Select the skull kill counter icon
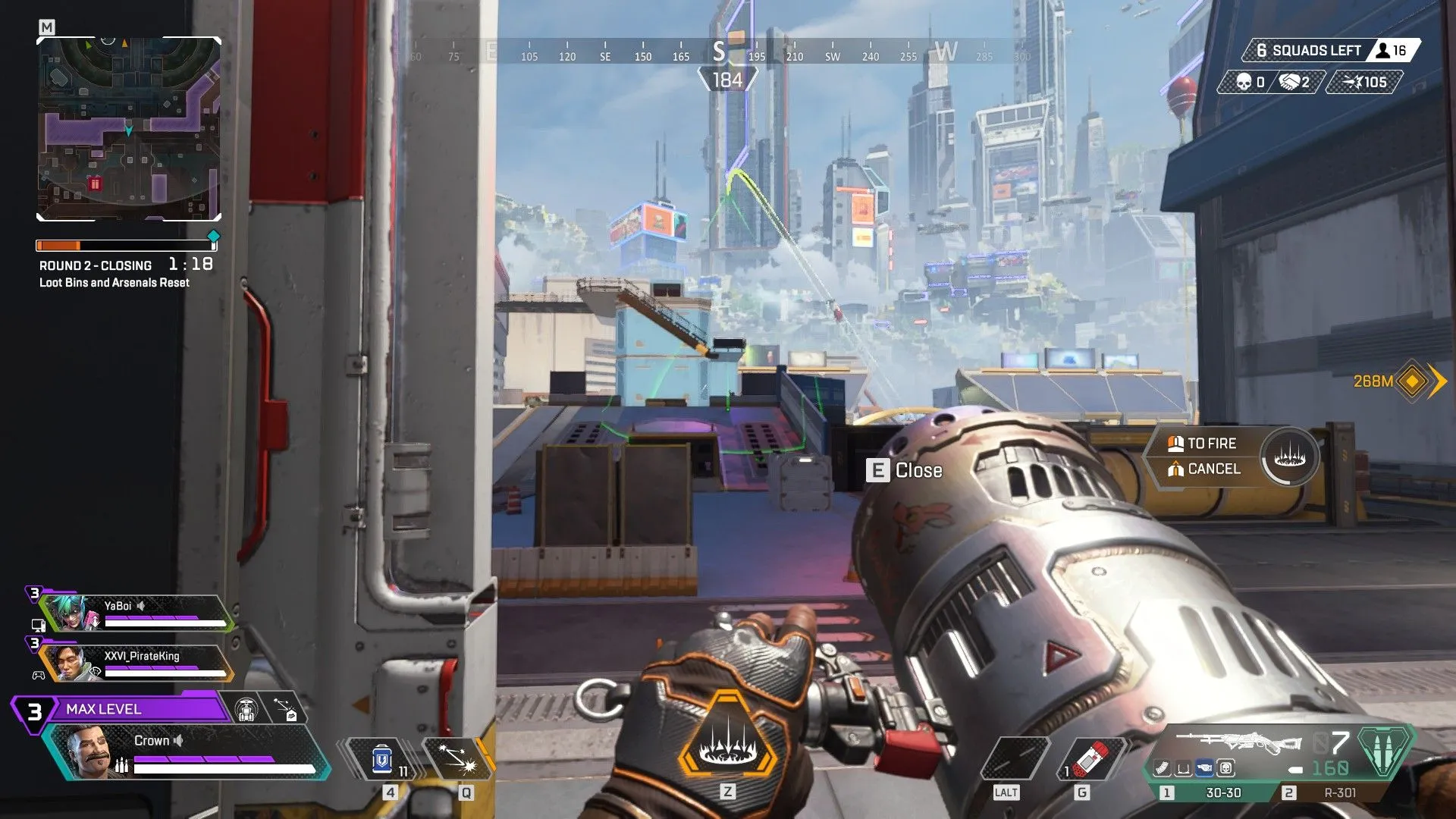 (x=1242, y=83)
